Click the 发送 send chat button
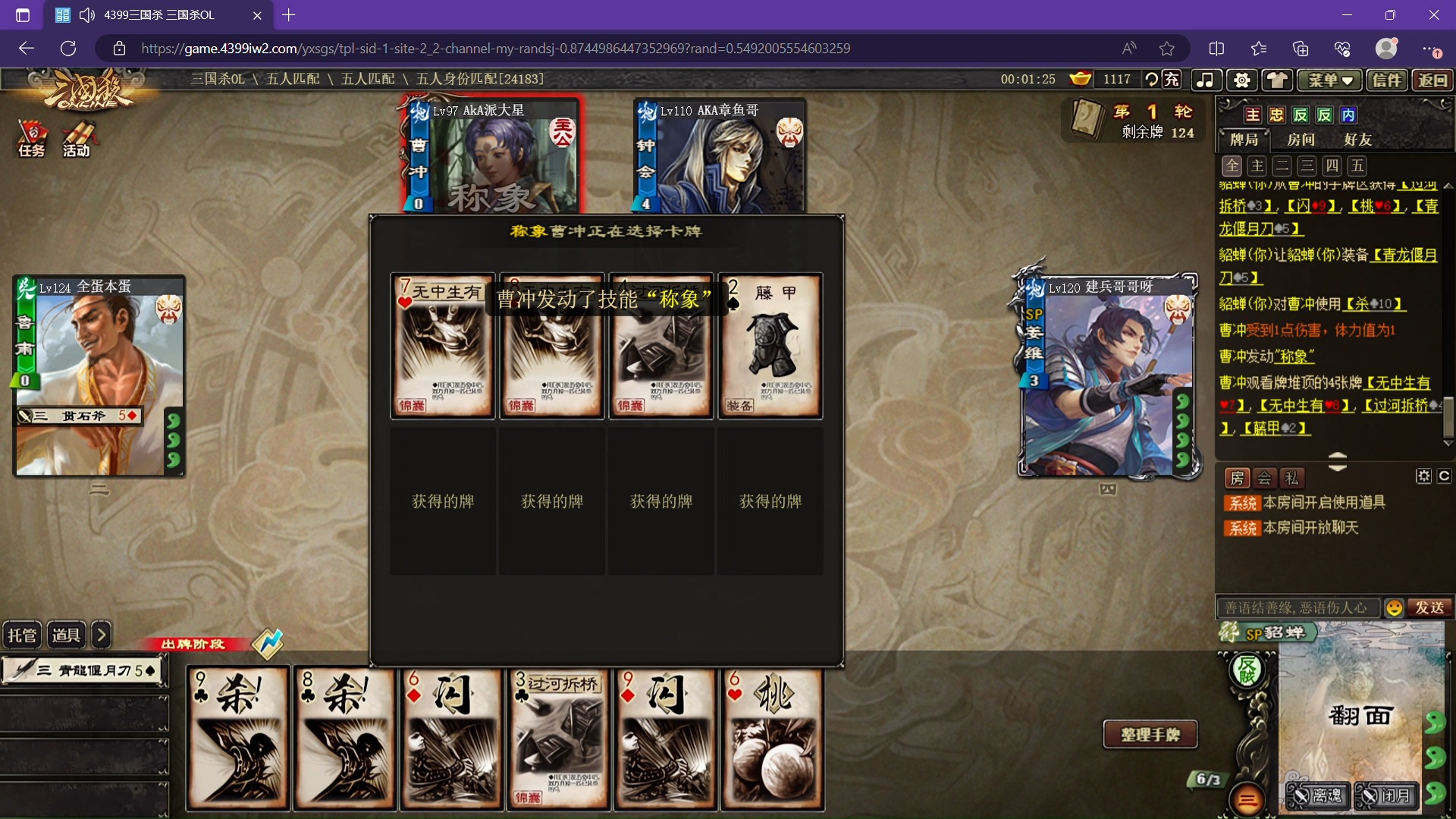Screen dimensions: 1456x819 tap(1429, 607)
